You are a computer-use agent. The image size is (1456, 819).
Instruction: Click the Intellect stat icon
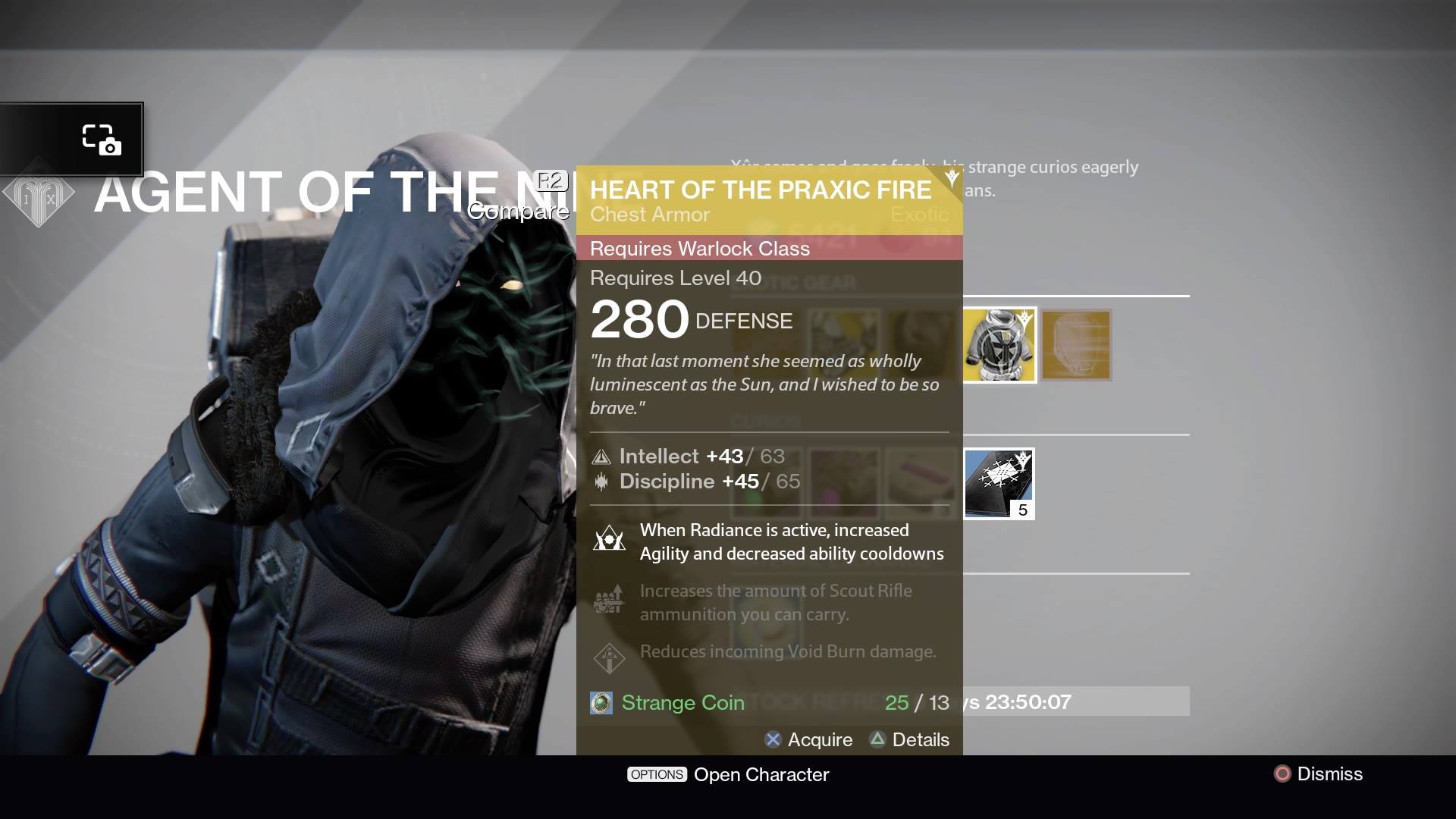coord(603,457)
